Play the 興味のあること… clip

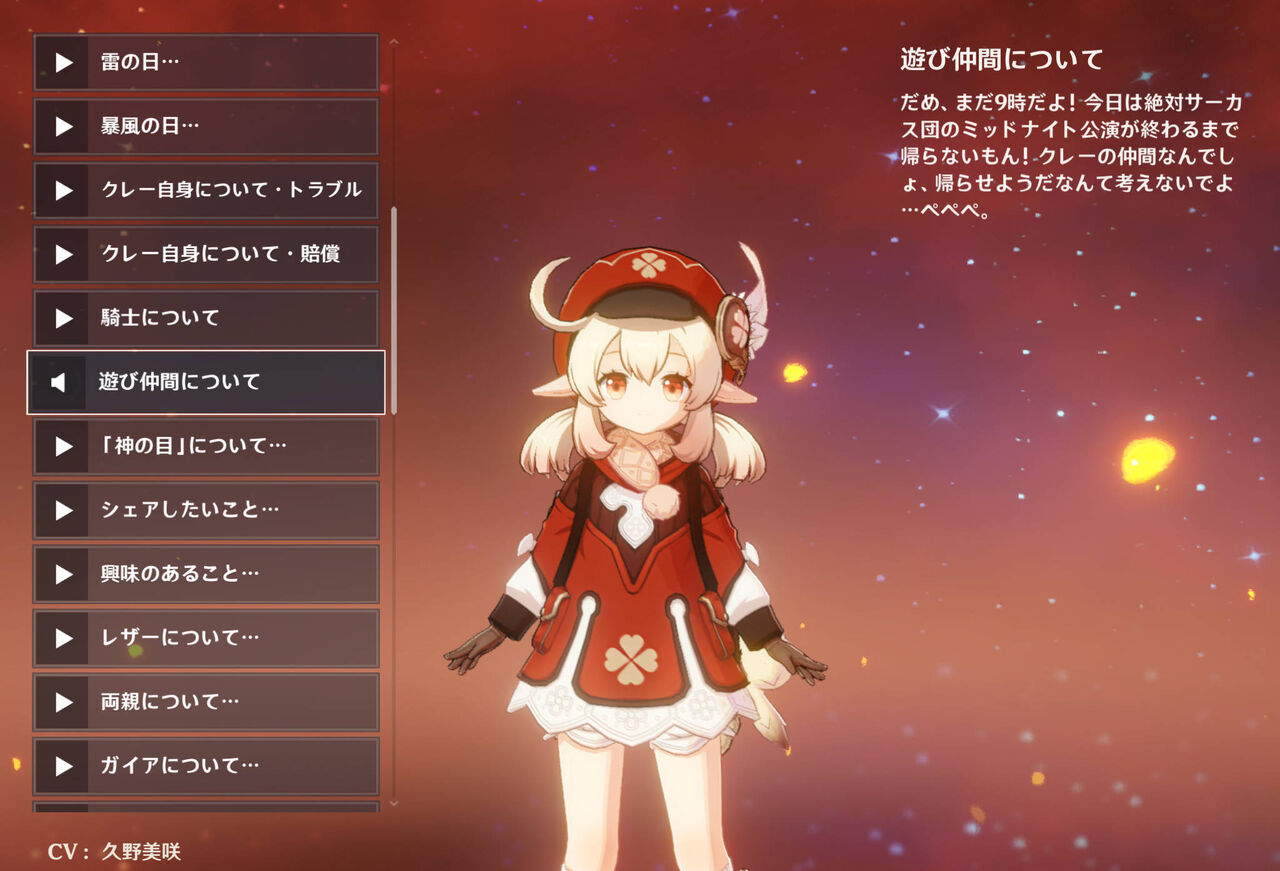coord(65,575)
